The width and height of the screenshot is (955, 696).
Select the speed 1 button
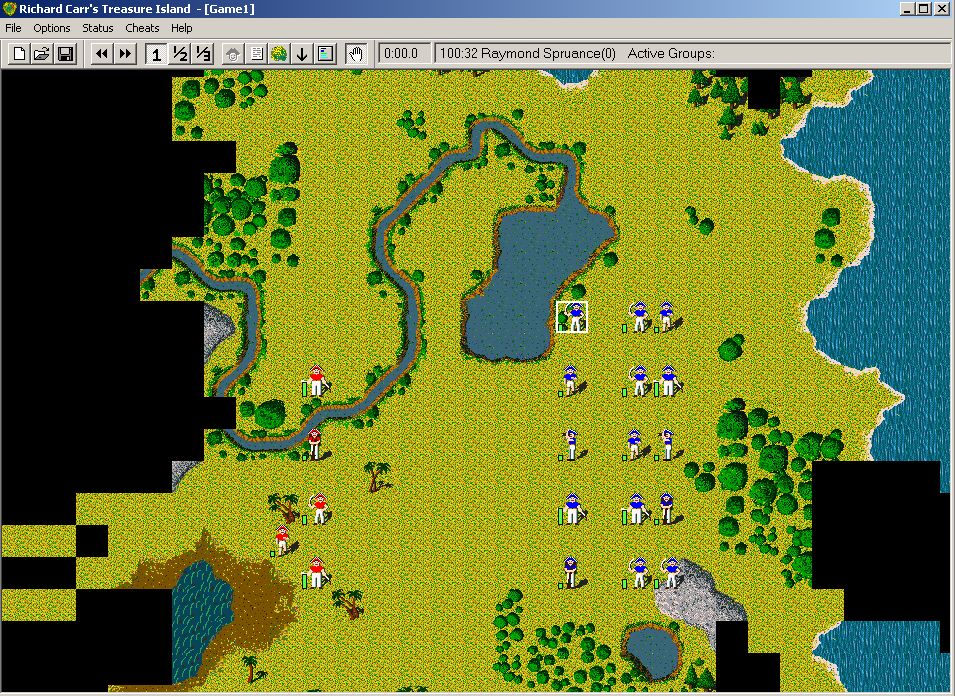coord(156,54)
